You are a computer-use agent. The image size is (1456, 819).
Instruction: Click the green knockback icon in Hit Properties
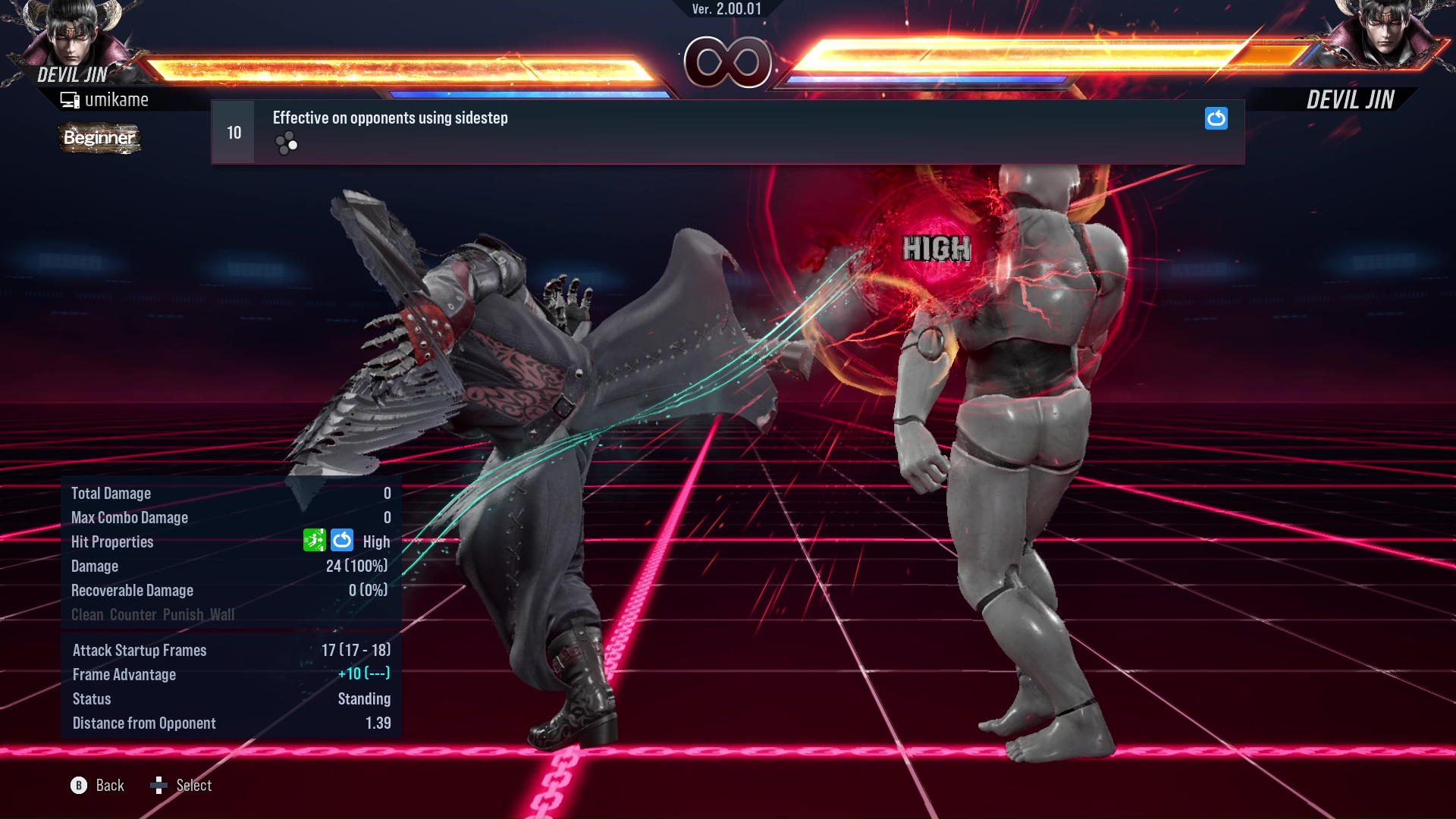313,541
